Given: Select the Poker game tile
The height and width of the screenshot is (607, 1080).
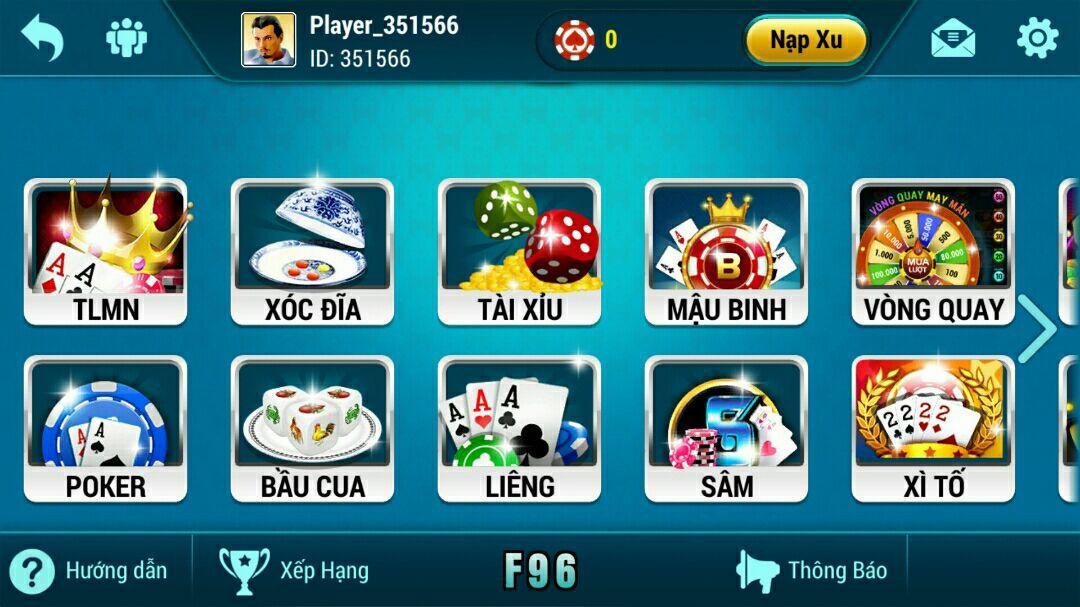Looking at the screenshot, I should point(105,428).
